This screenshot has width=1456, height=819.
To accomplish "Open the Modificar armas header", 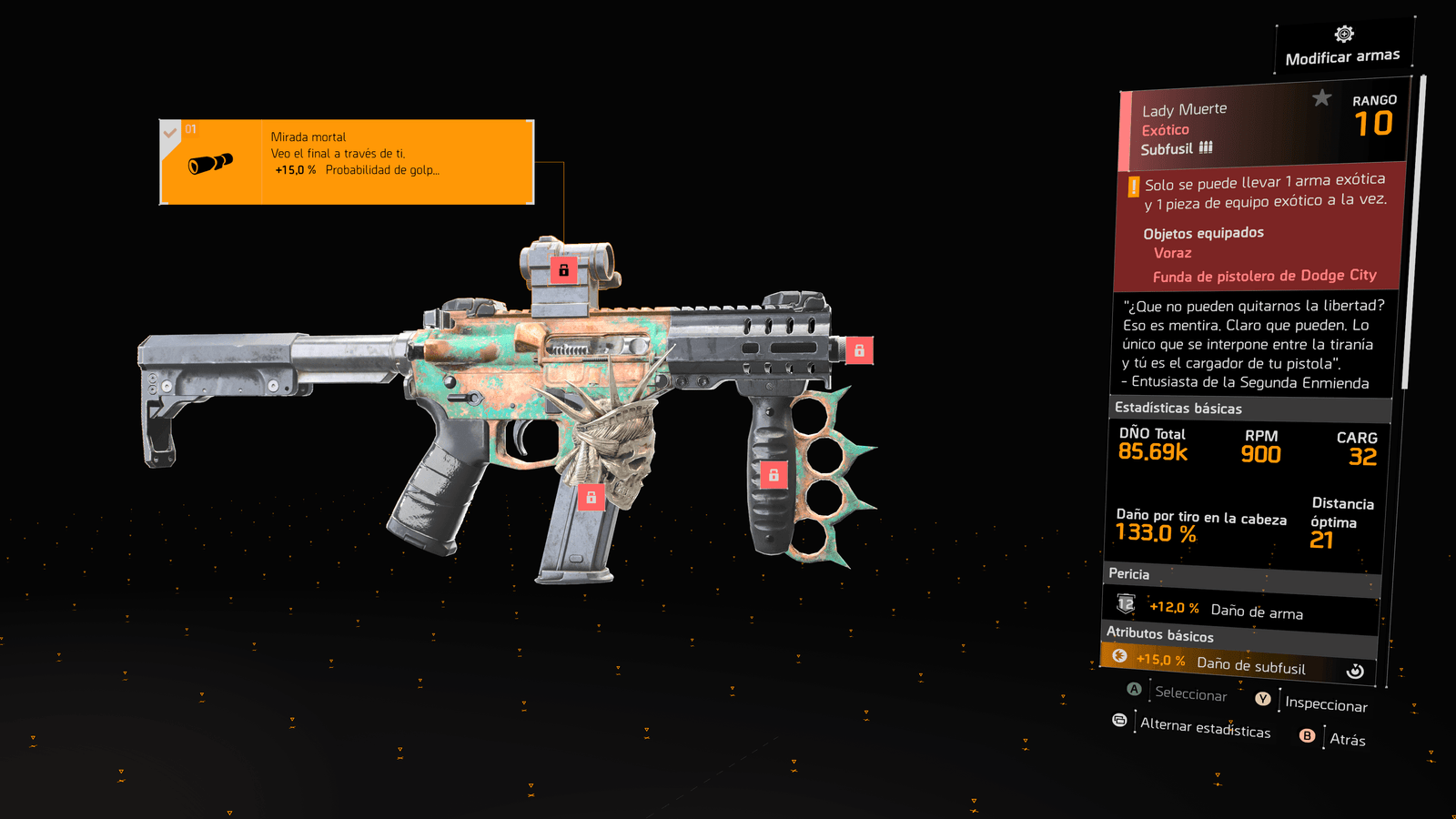I will click(x=1342, y=47).
